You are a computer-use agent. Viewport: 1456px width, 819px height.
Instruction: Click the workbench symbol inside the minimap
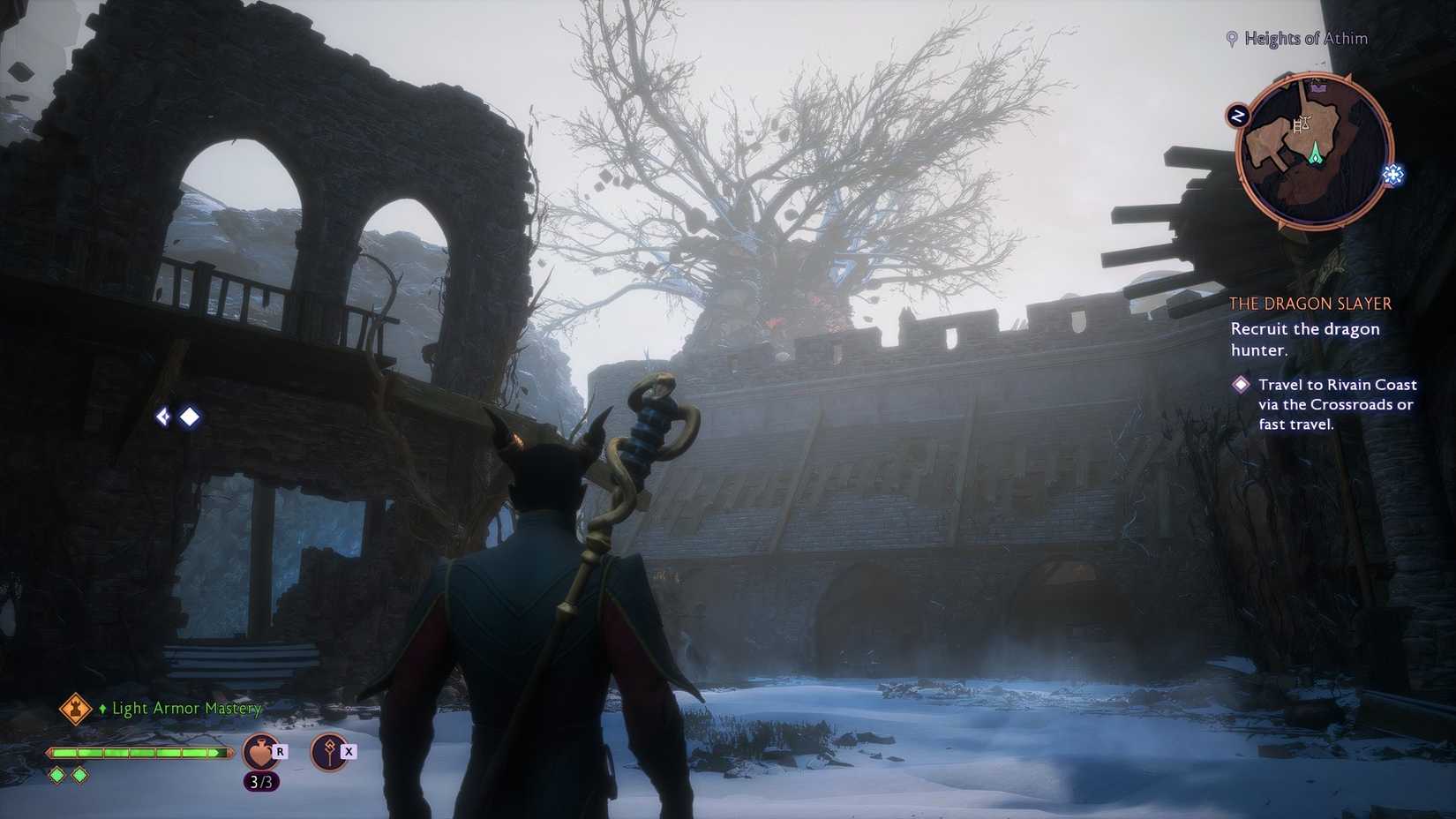pyautogui.click(x=1302, y=124)
